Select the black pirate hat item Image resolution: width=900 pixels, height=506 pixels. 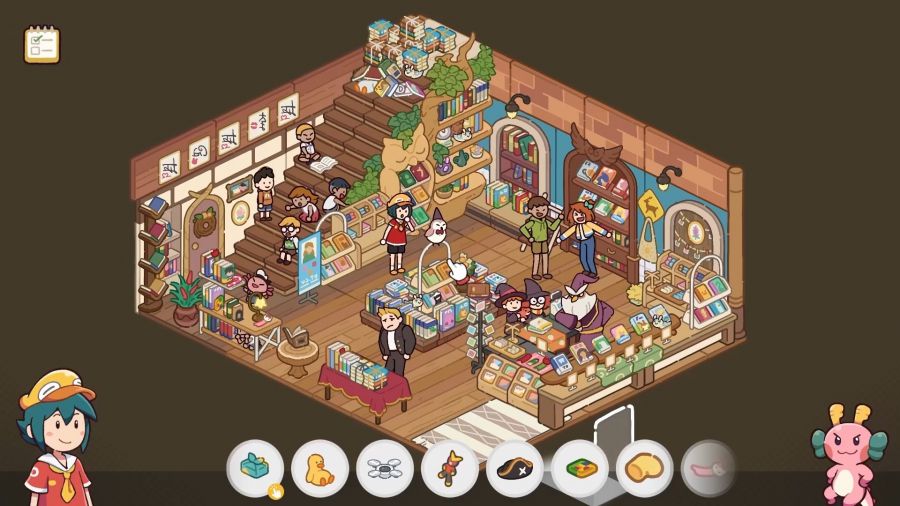click(515, 468)
